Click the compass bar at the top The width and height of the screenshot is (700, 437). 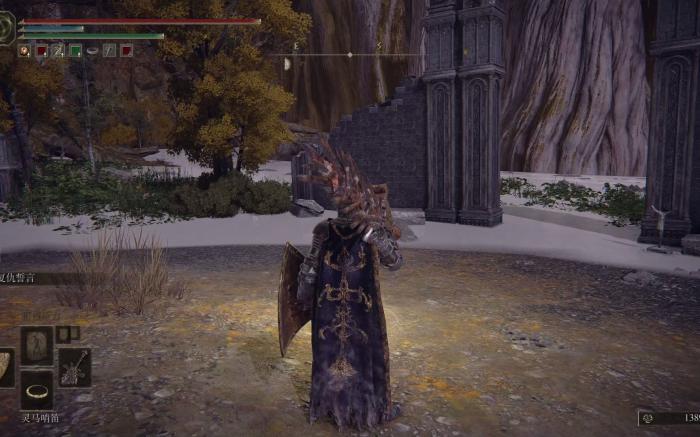[x=350, y=54]
